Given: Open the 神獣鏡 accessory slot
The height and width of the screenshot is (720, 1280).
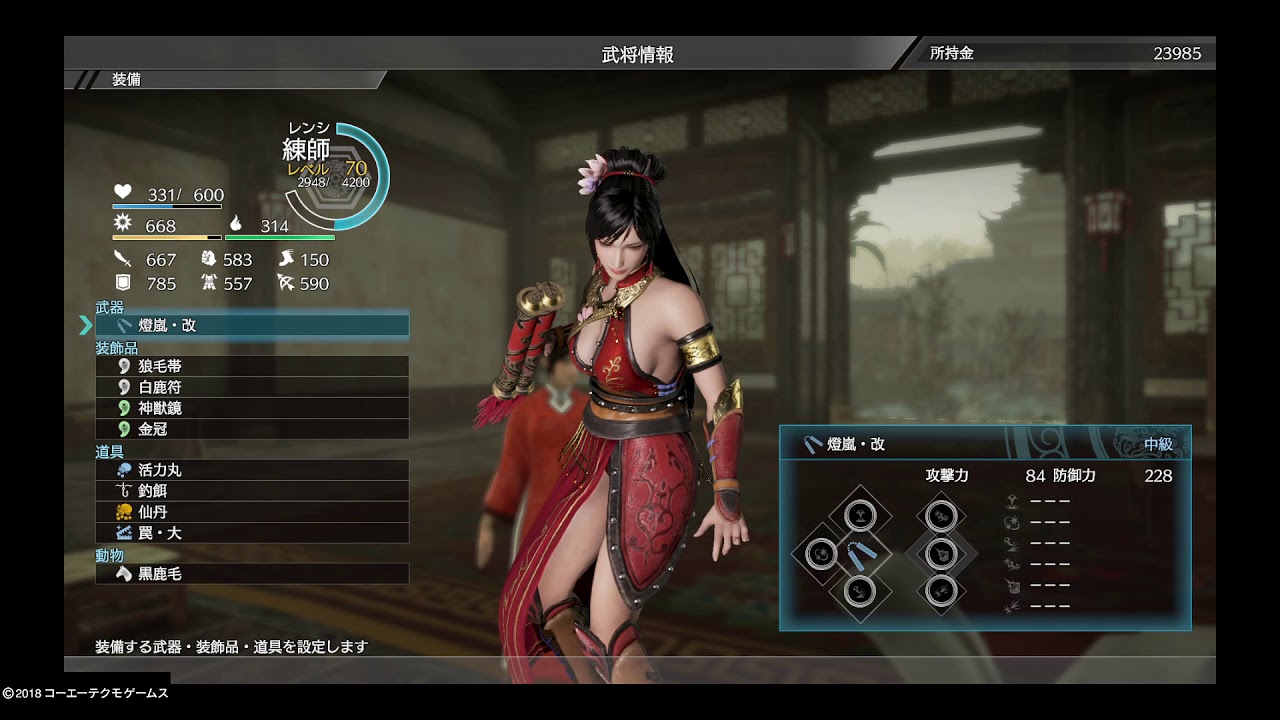Looking at the screenshot, I should coord(252,408).
